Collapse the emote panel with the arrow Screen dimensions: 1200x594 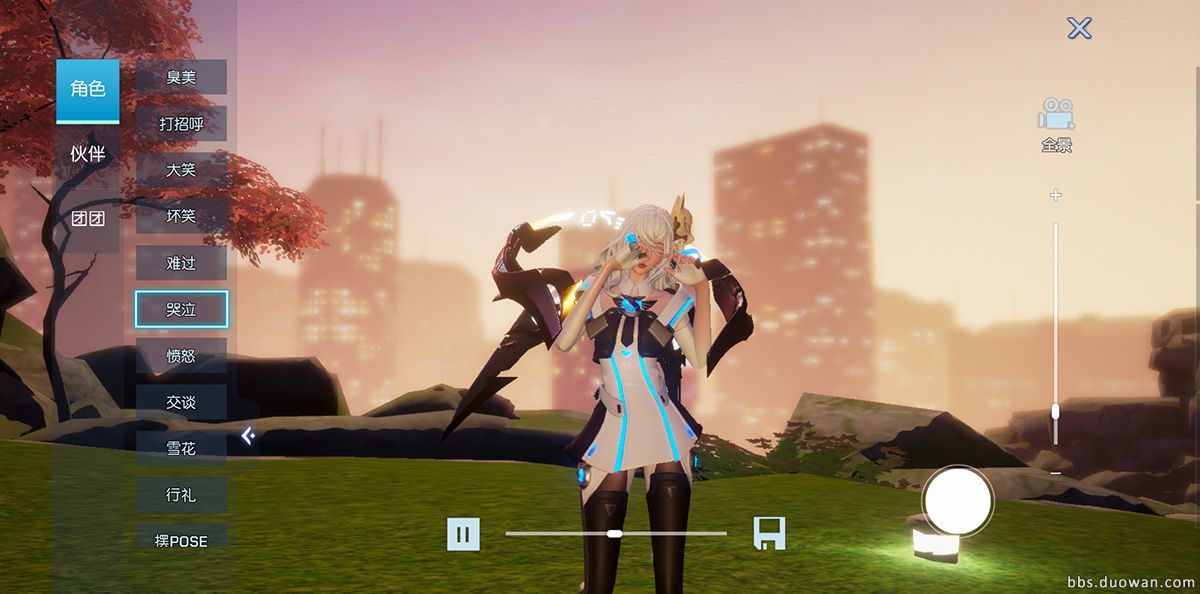click(248, 435)
